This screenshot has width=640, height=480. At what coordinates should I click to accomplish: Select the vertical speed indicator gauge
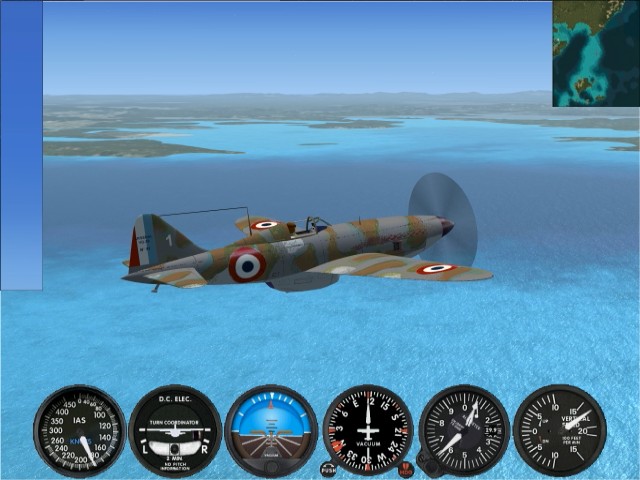coord(559,430)
